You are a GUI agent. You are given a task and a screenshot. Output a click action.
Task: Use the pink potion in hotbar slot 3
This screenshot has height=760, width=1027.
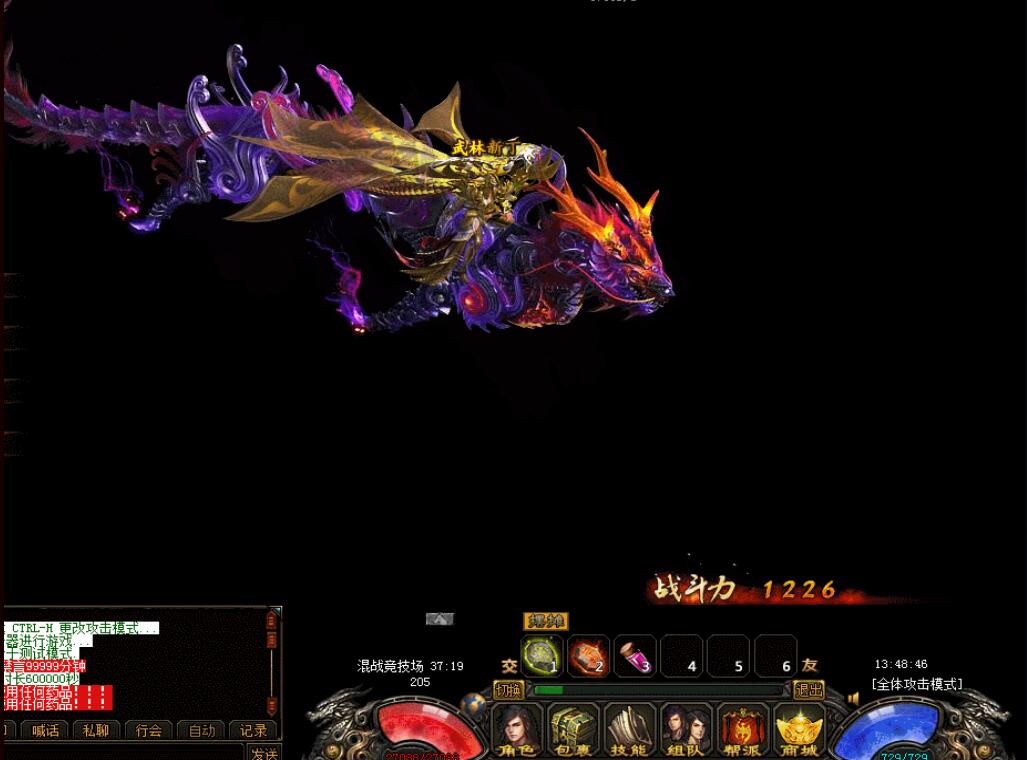(x=635, y=656)
